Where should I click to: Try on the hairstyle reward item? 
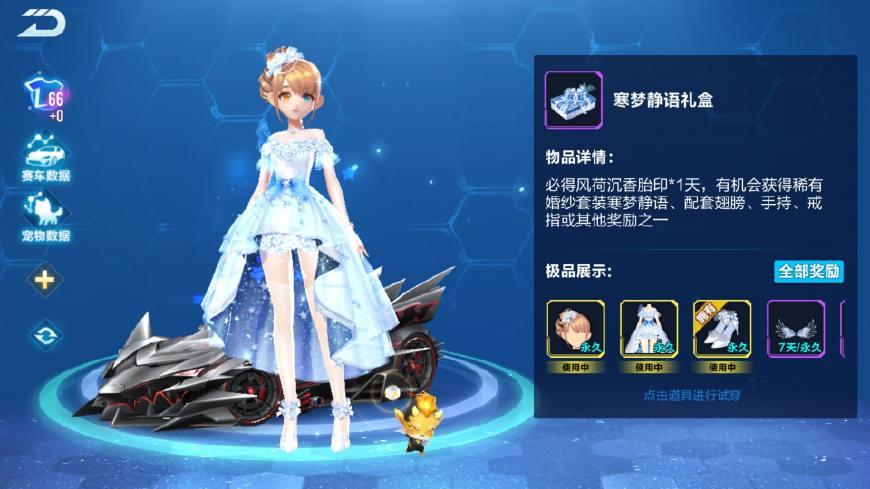[x=575, y=329]
